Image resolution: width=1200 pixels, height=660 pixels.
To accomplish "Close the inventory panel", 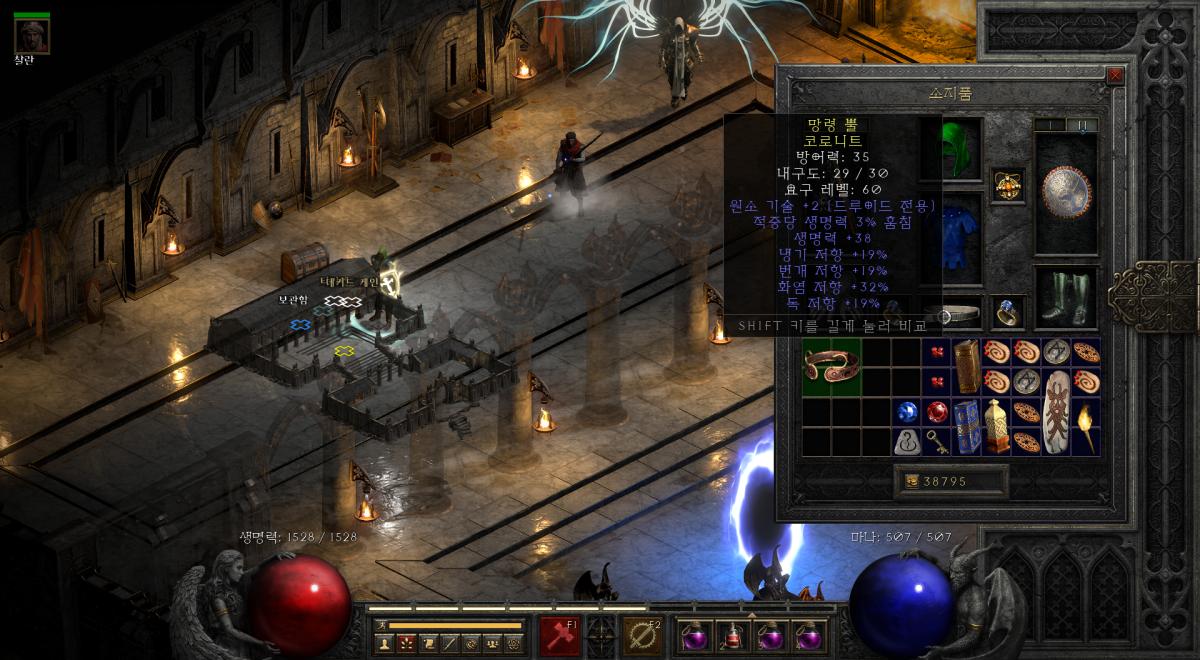I will tap(1115, 75).
